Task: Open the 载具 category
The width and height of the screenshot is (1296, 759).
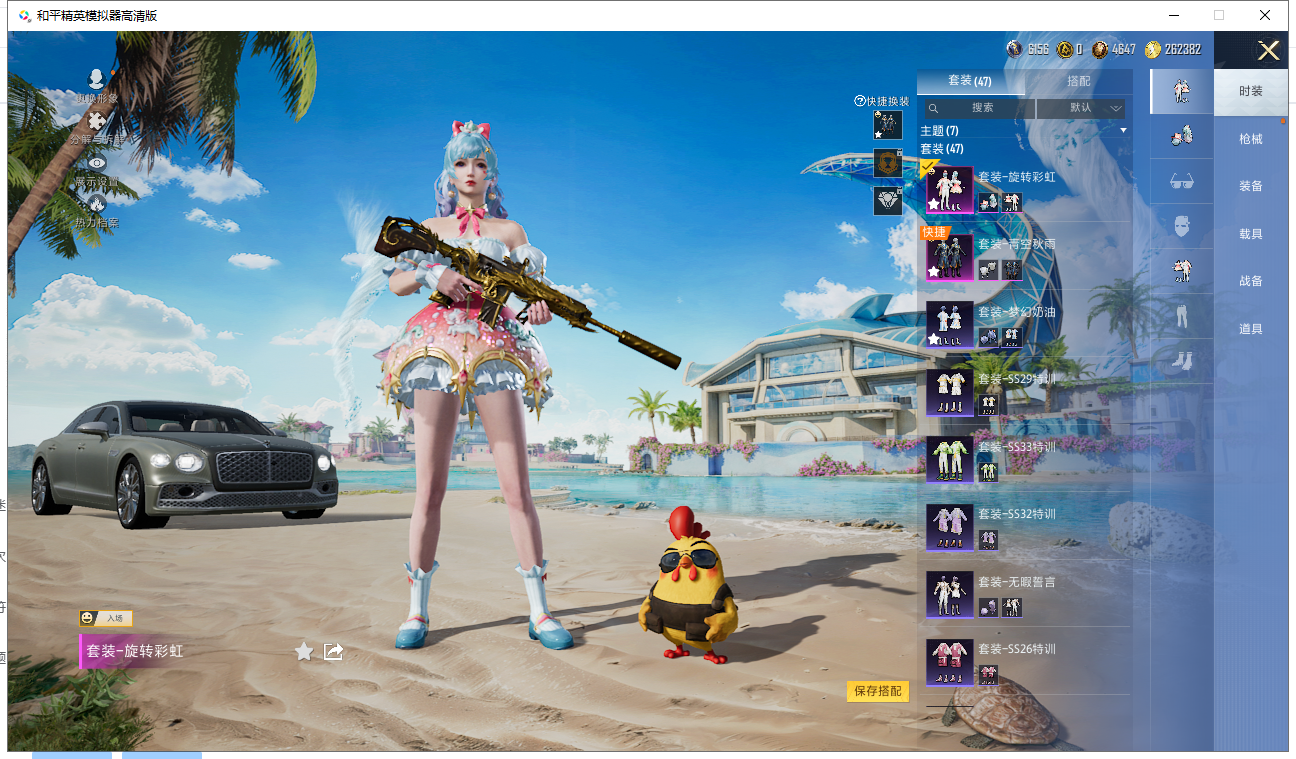Action: click(x=1250, y=234)
